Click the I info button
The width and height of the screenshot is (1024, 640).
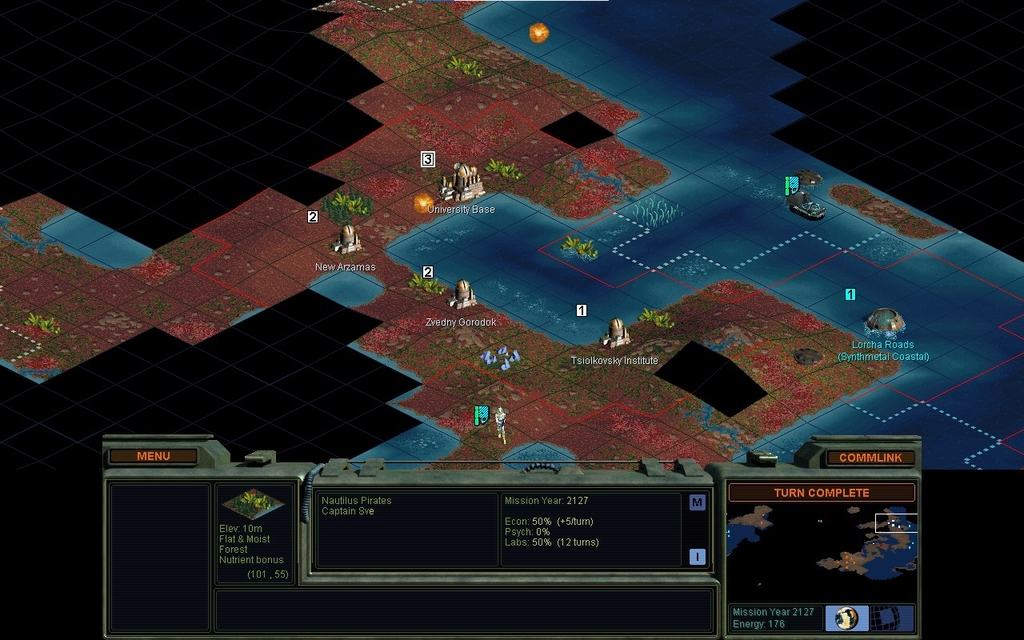[697, 557]
